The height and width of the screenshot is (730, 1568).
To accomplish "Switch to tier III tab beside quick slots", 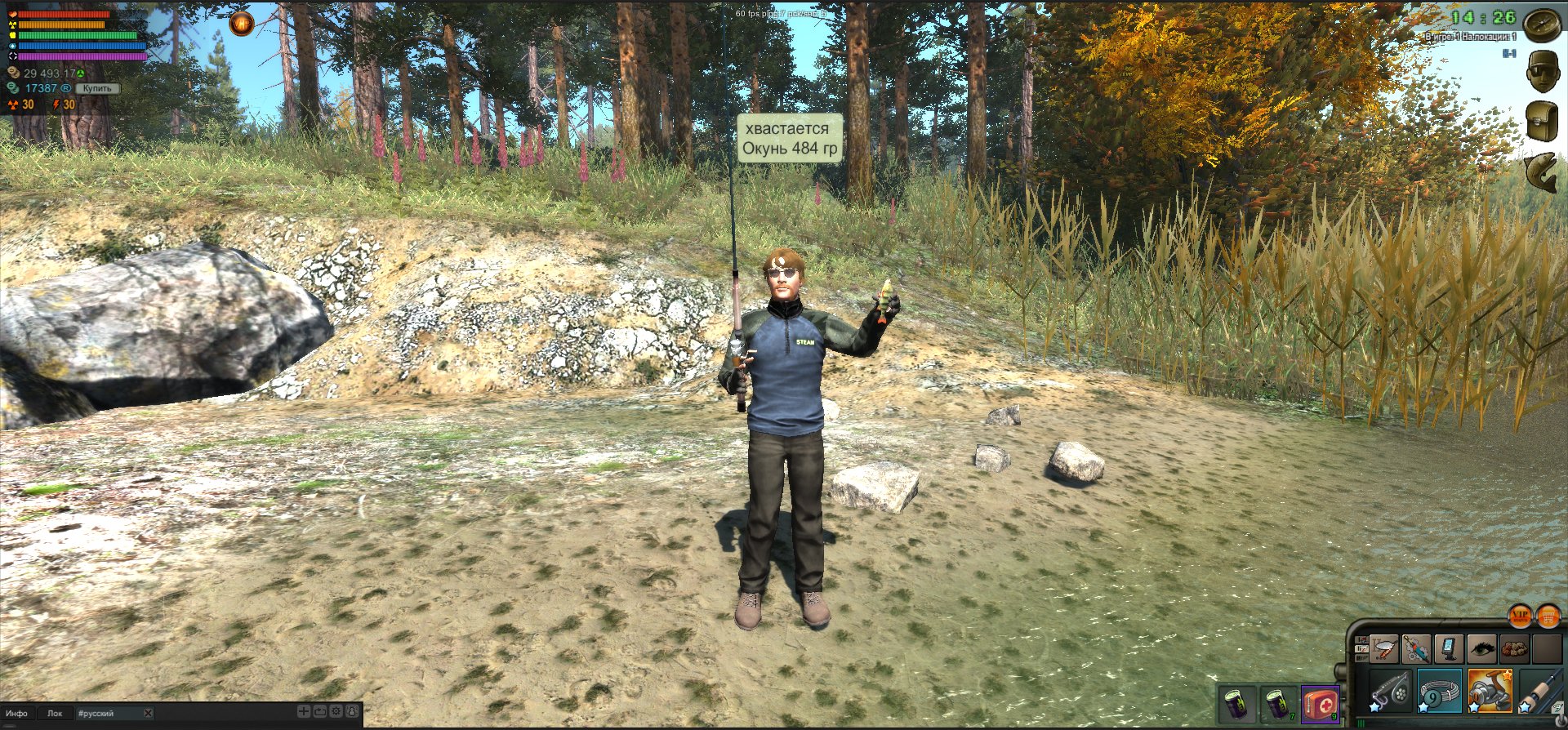I will 1361,657.
